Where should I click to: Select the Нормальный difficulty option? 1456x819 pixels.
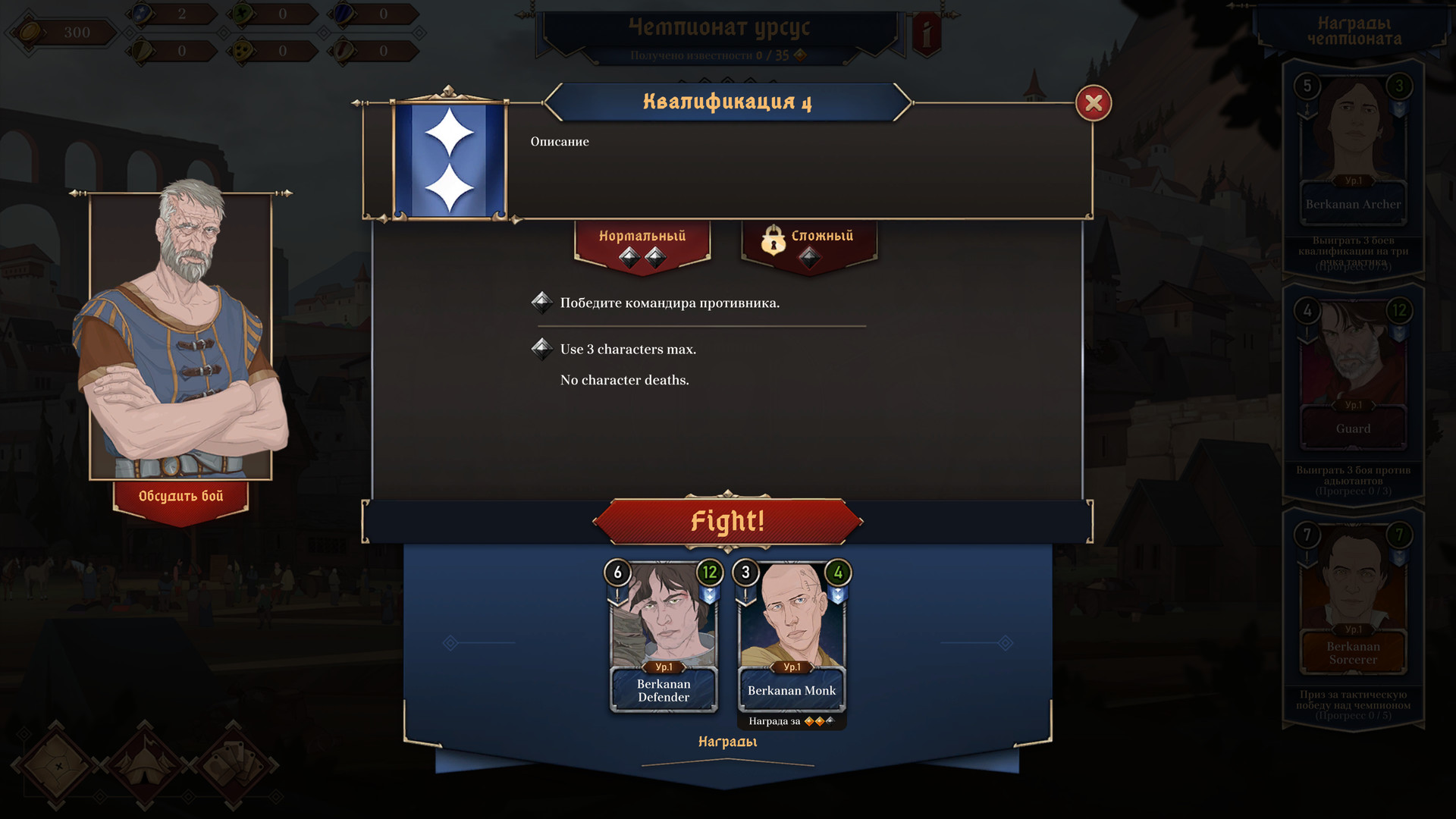pyautogui.click(x=642, y=237)
